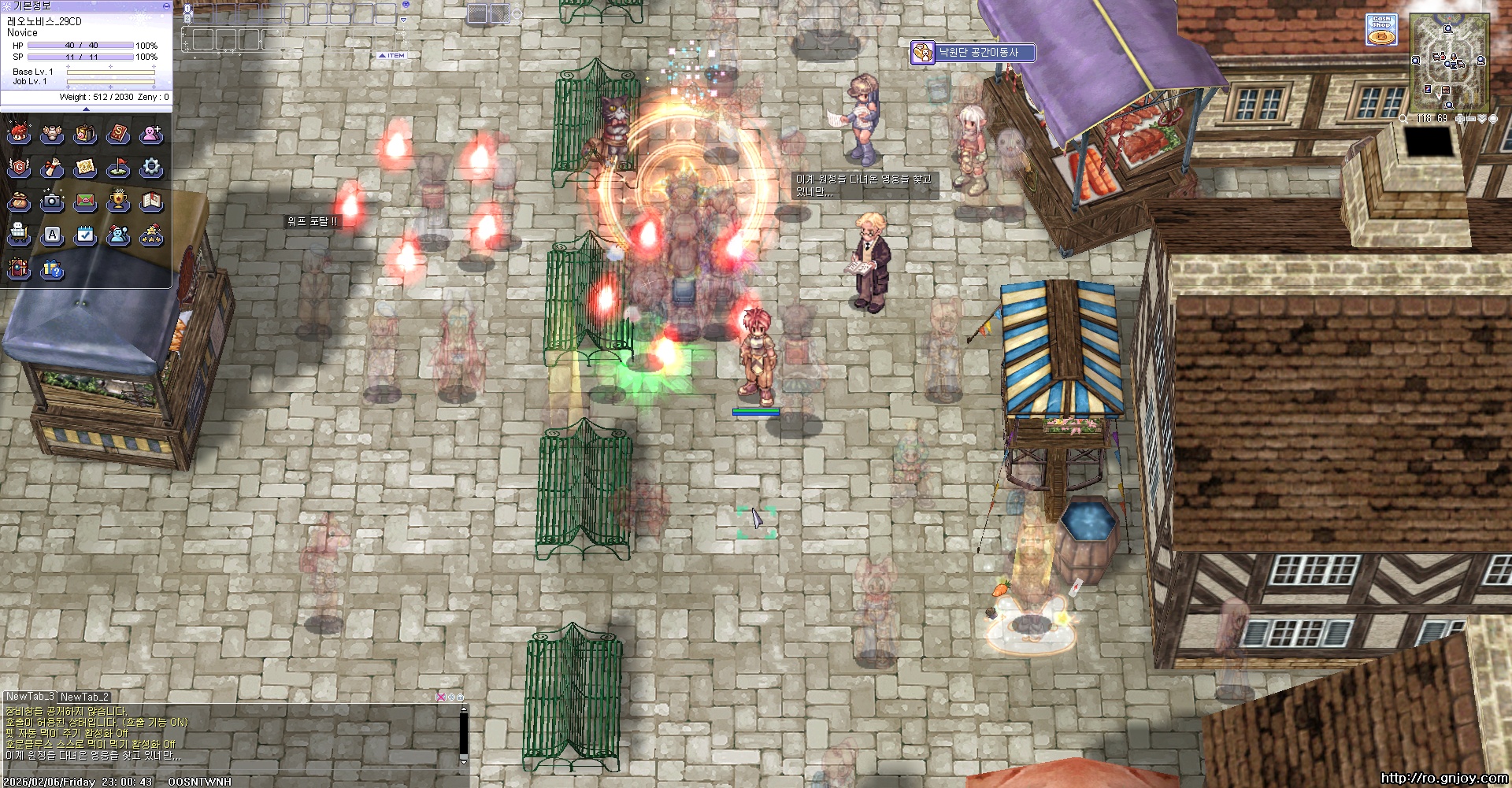Switch to the NewTab_2 chat tab
The height and width of the screenshot is (788, 1512).
(x=84, y=697)
